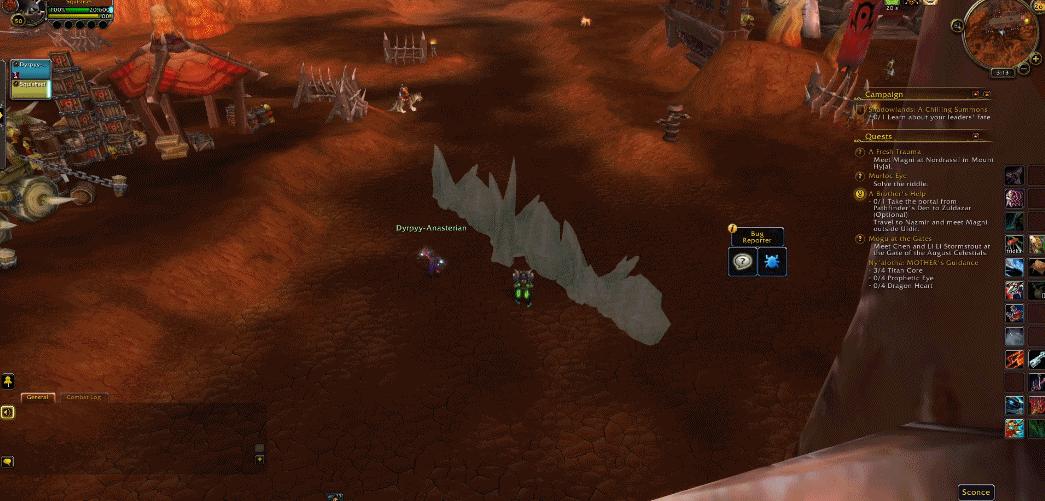Screen dimensions: 1045x501
Task: Open Shadowlands: A Chilling Summons campaign quest
Action: coord(928,109)
